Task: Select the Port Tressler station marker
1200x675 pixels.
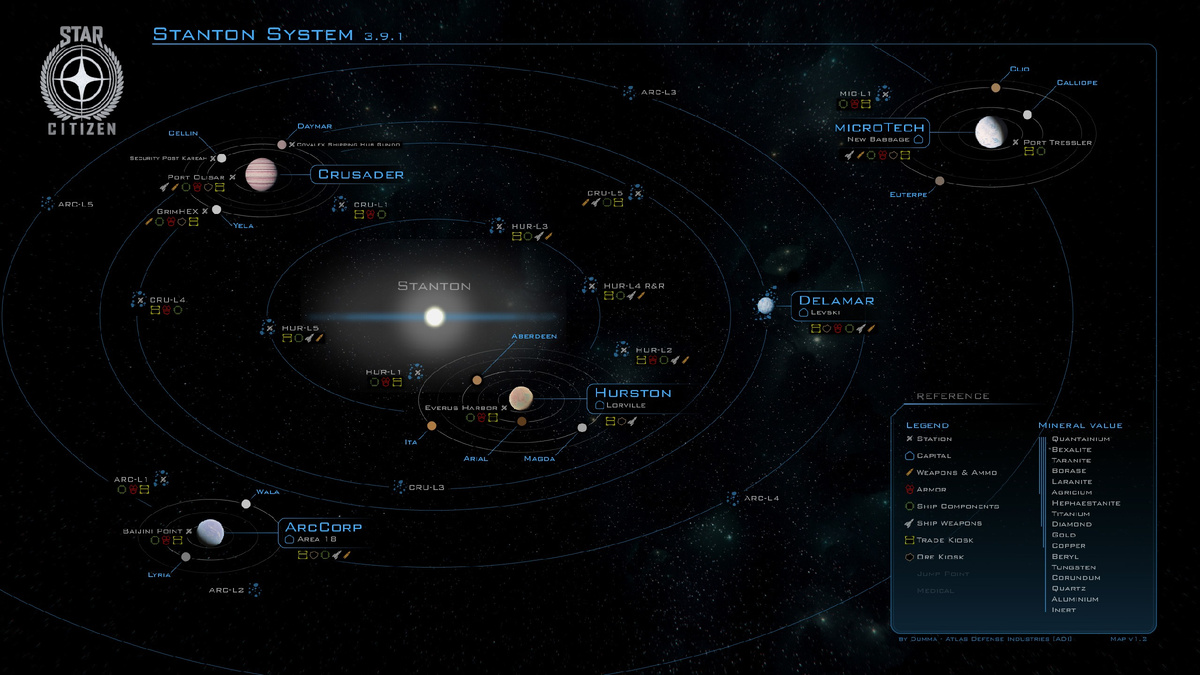Action: [1016, 143]
